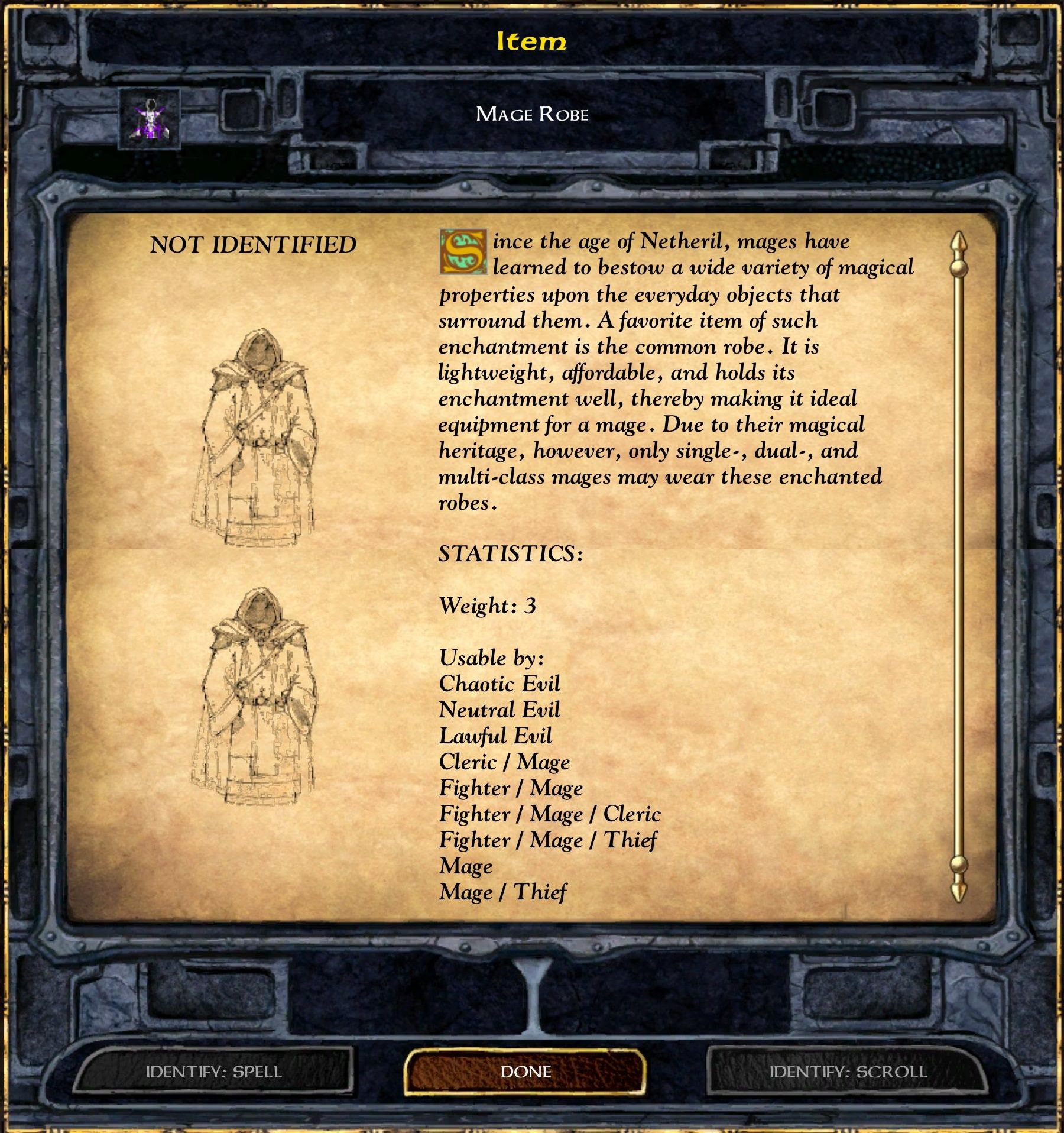Image resolution: width=1064 pixels, height=1133 pixels.
Task: Click the description scrollbar's up arrow
Action: [x=958, y=244]
